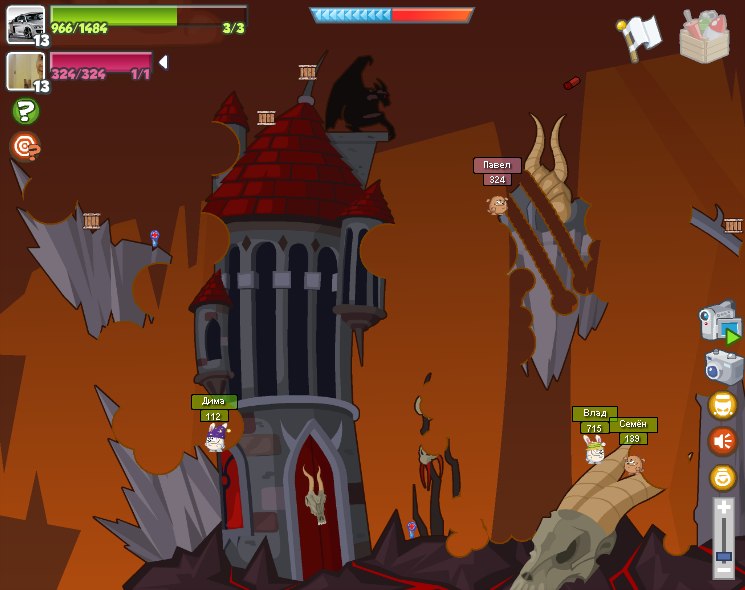The width and height of the screenshot is (745, 590).
Task: Take a screenshot with the camera icon
Action: pos(723,367)
